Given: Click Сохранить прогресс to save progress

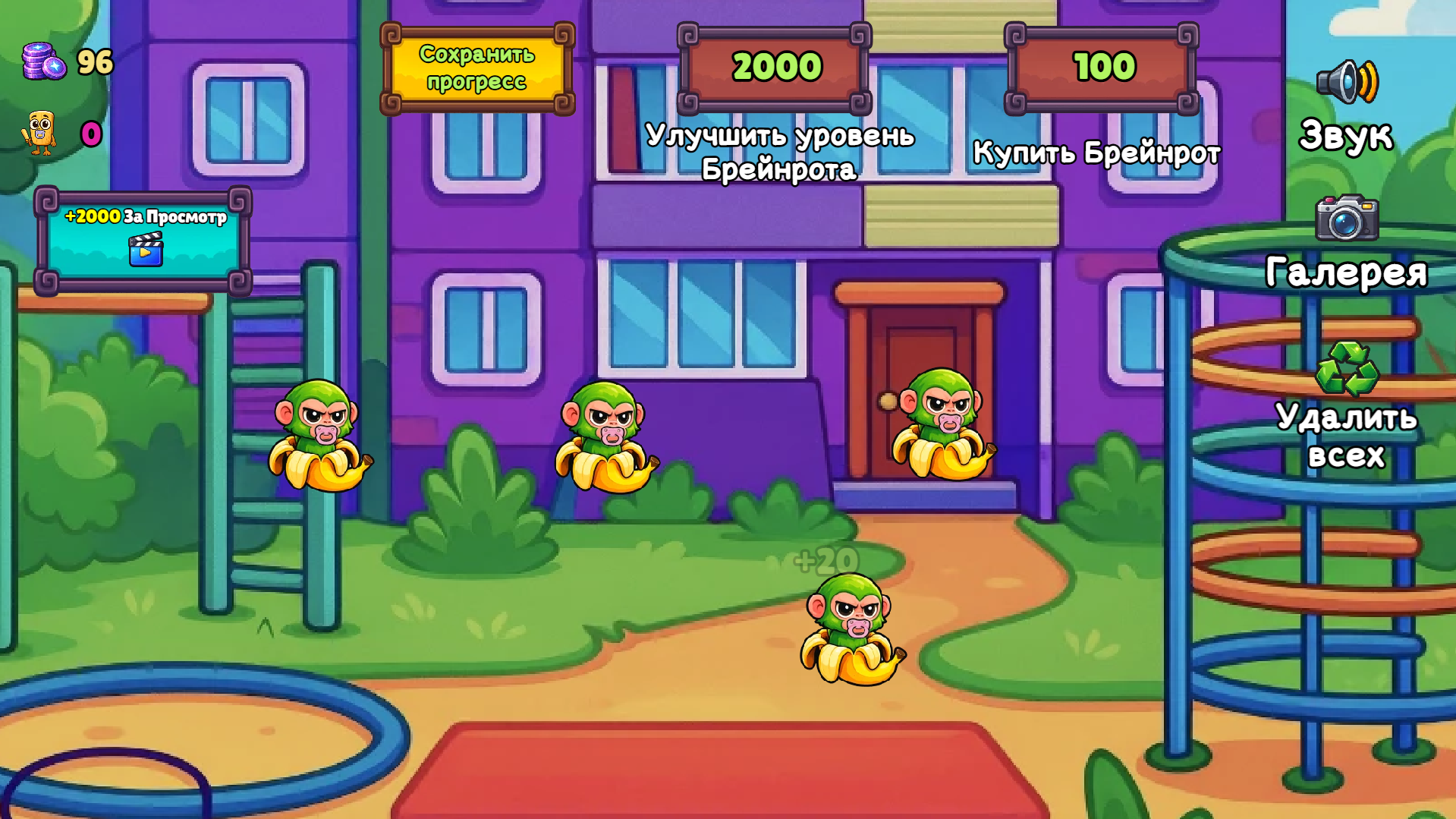Looking at the screenshot, I should coord(476,66).
